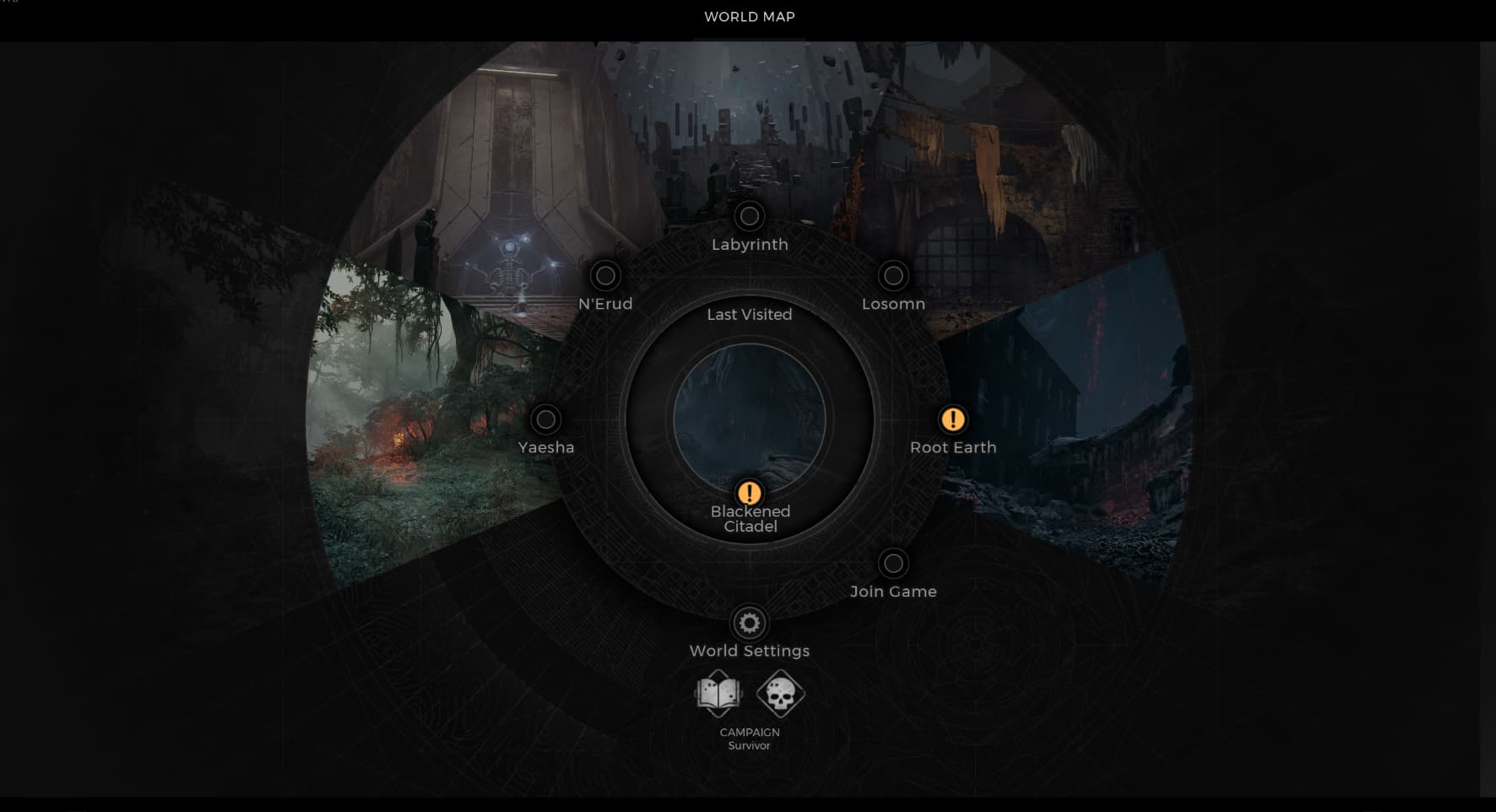Click the Labyrinth label text

click(x=749, y=244)
